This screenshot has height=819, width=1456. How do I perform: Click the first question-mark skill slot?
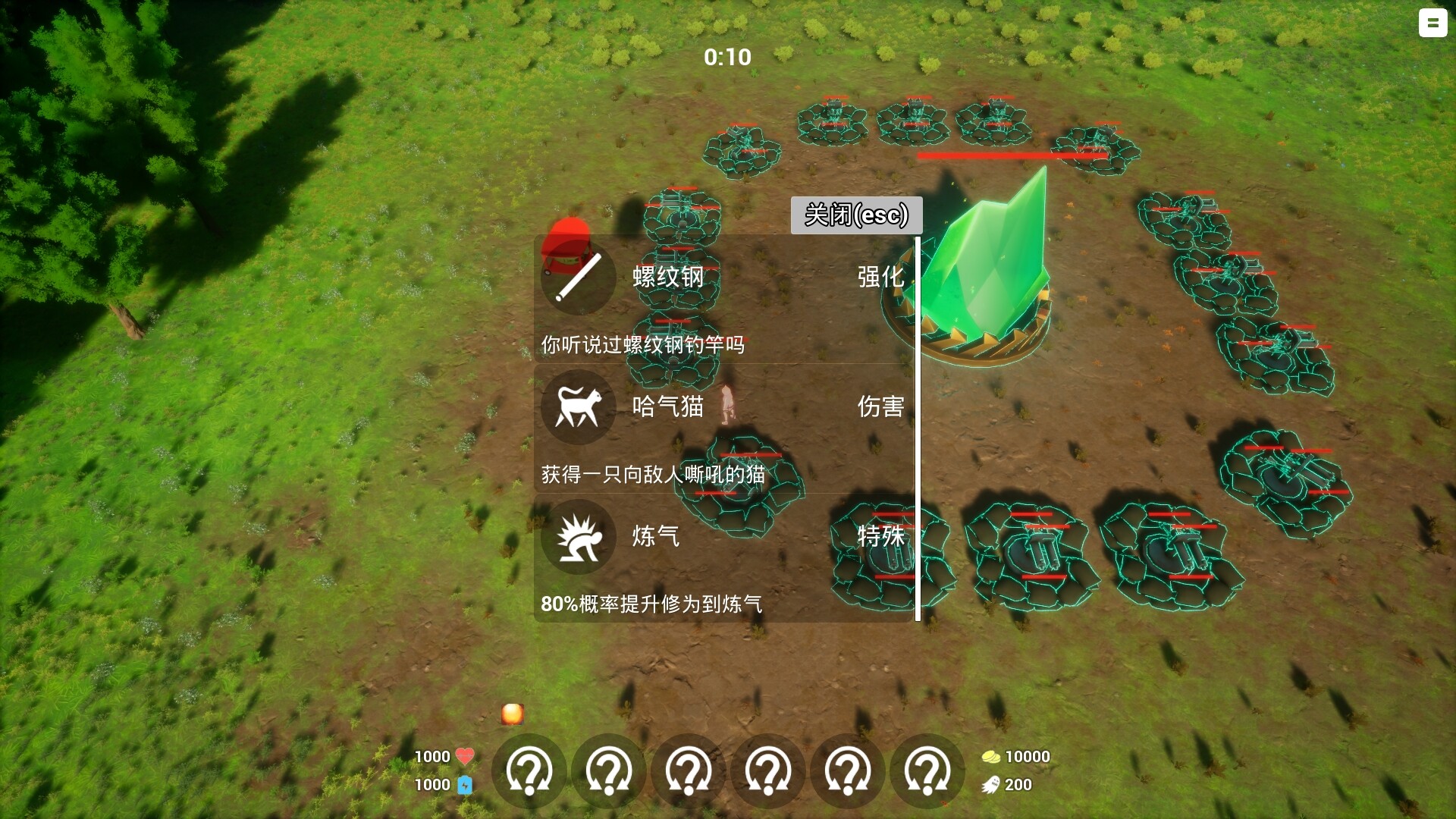pos(529,770)
